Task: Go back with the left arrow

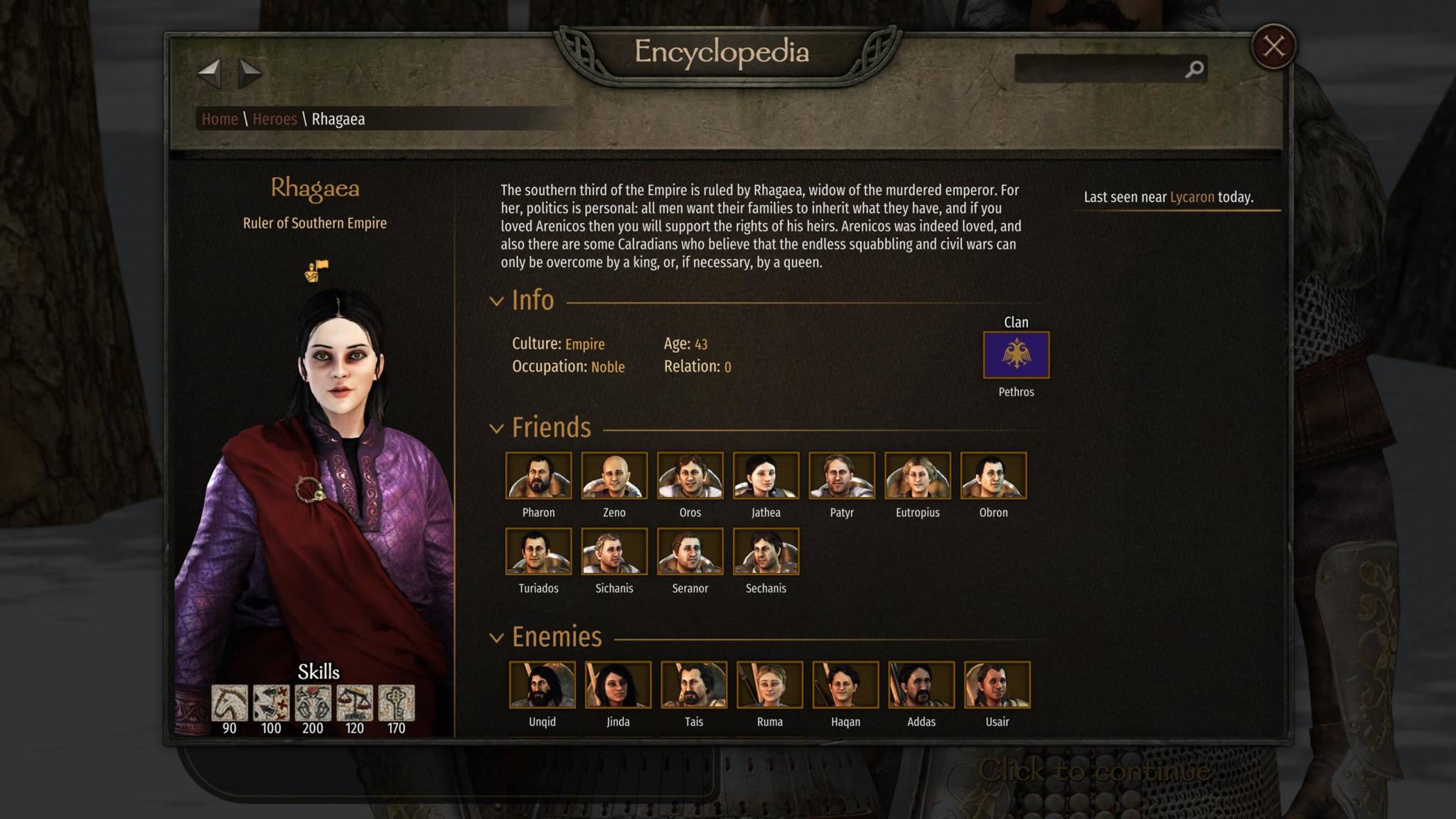Action: click(x=209, y=73)
